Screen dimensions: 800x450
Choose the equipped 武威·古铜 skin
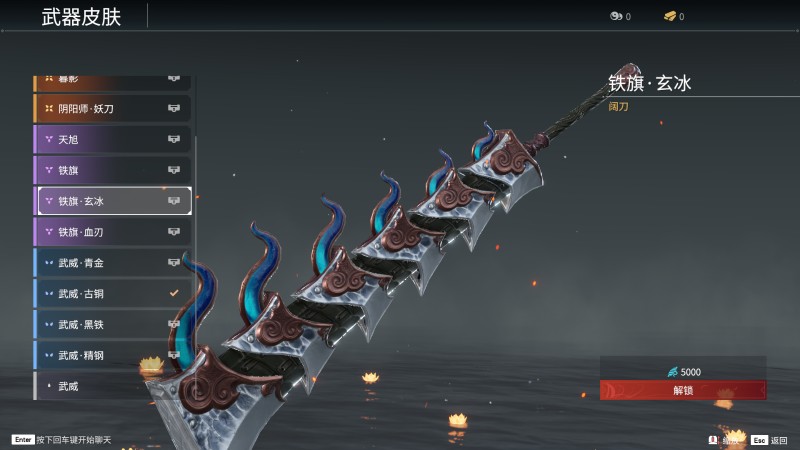(x=112, y=294)
